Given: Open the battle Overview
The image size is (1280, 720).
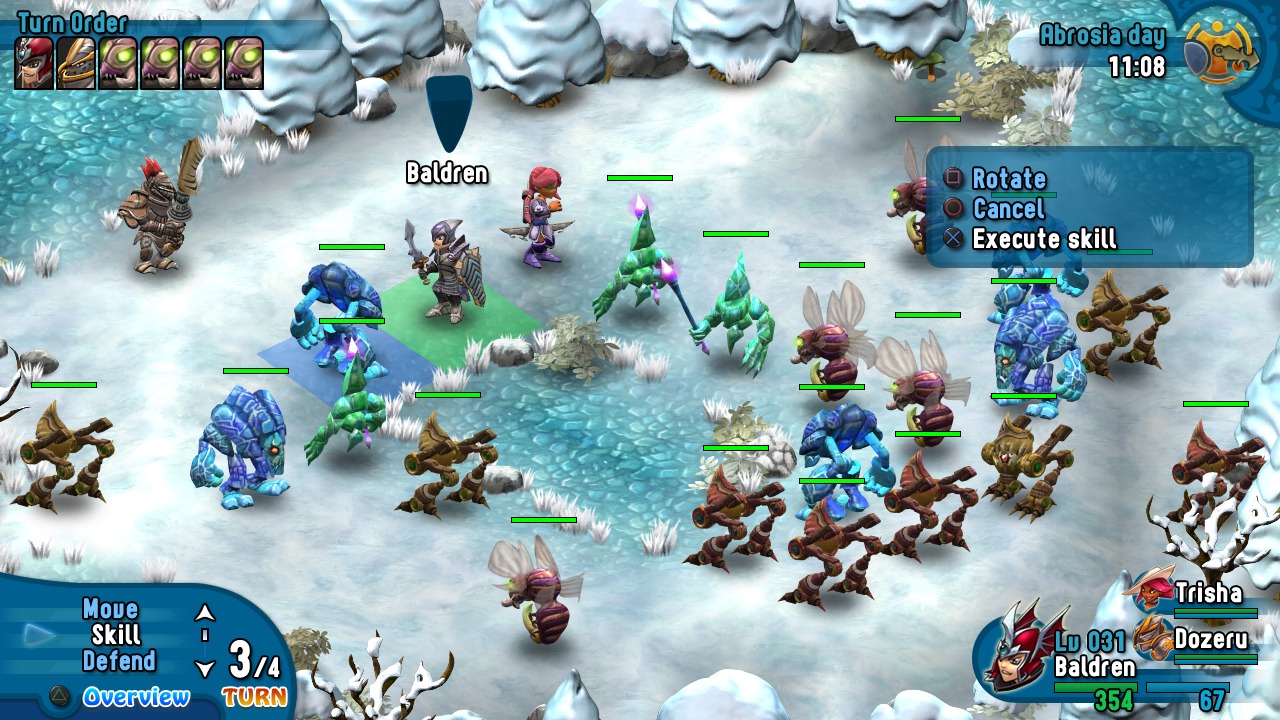Looking at the screenshot, I should [136, 697].
